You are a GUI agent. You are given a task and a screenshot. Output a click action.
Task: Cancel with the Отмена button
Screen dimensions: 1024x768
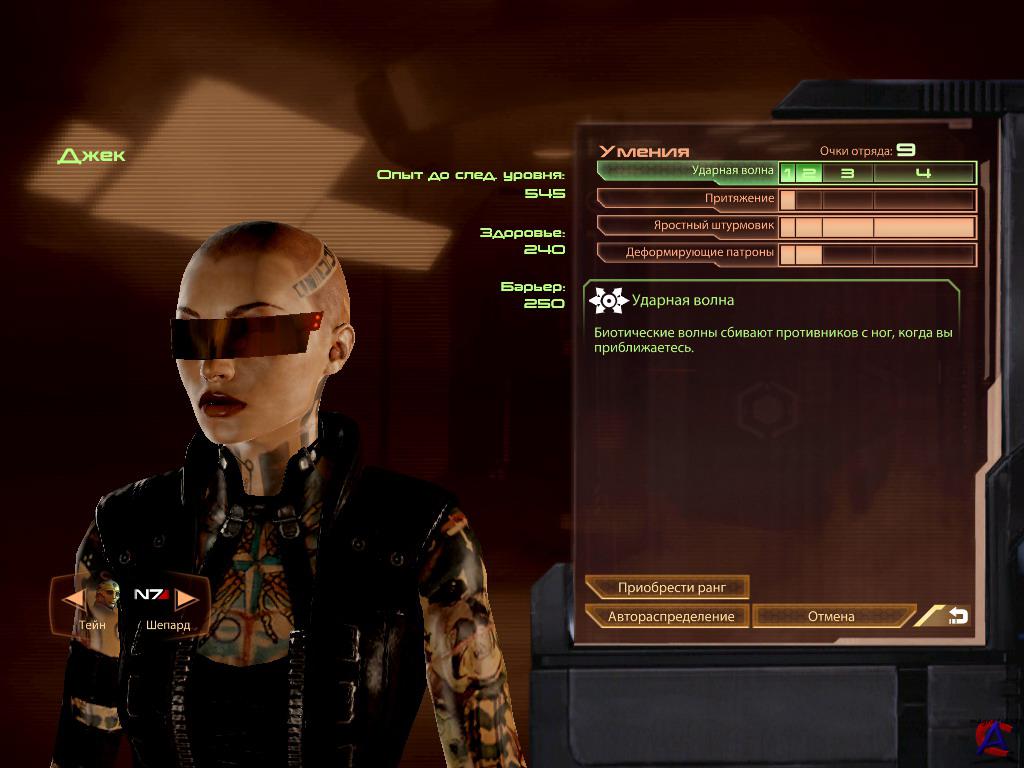(831, 616)
